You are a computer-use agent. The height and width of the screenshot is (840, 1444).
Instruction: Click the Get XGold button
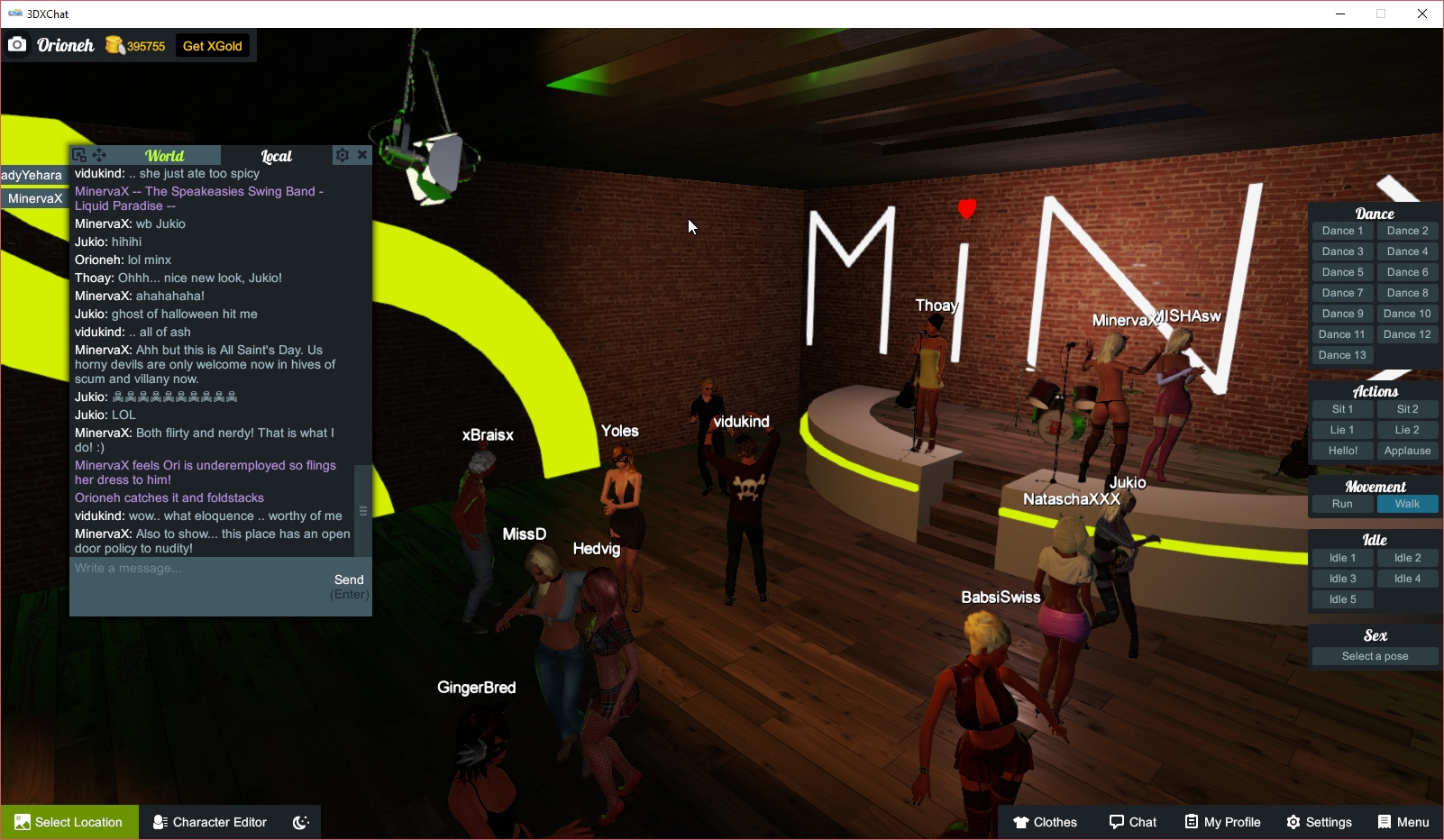tap(213, 44)
